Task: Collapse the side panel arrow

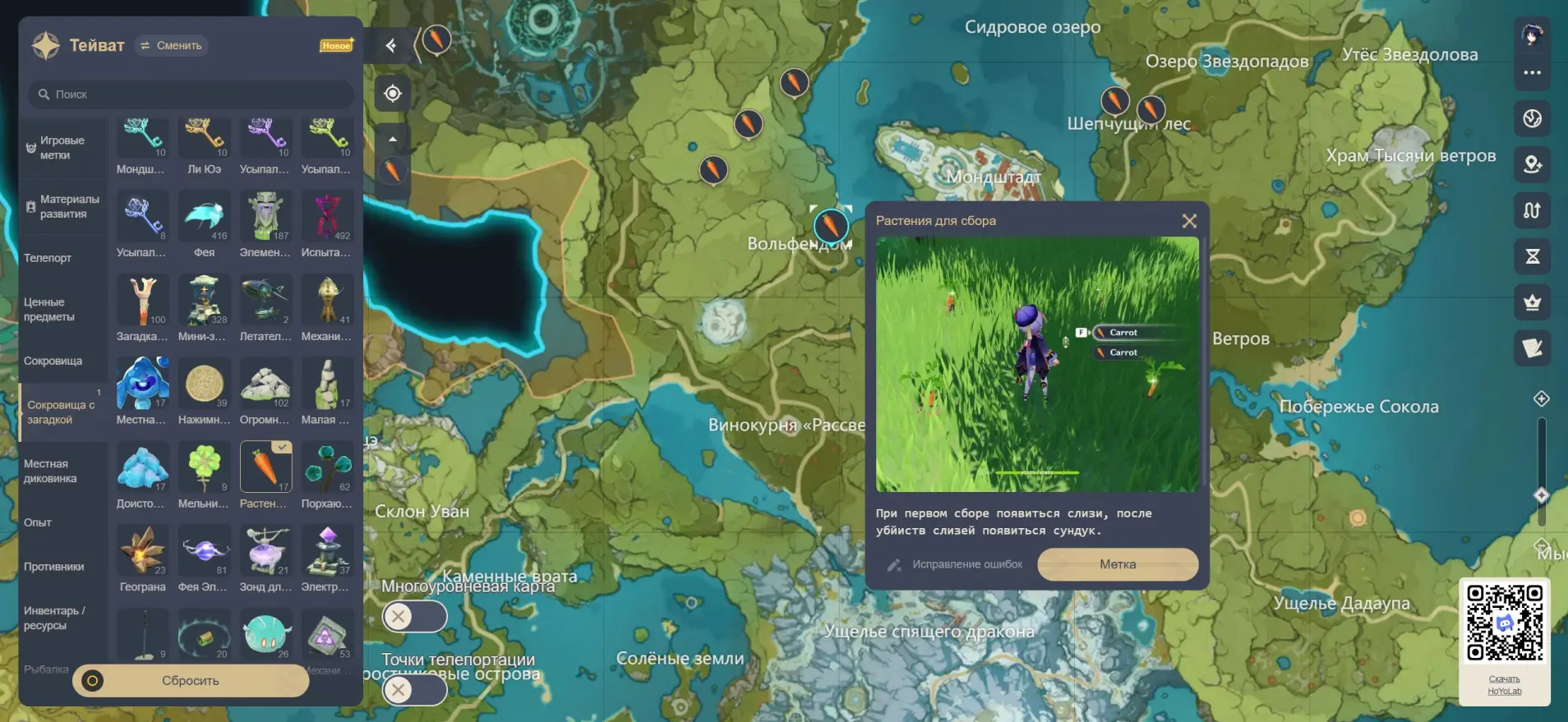Action: tap(391, 46)
